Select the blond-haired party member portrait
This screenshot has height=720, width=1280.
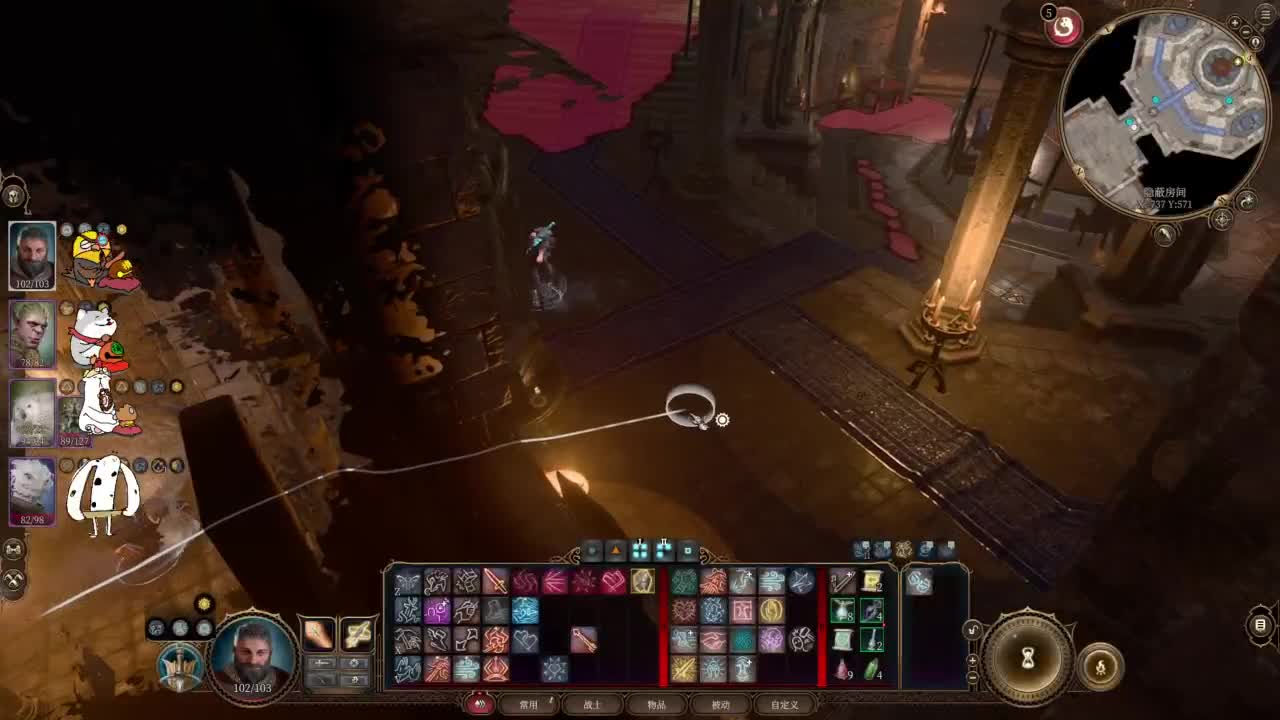coord(32,333)
